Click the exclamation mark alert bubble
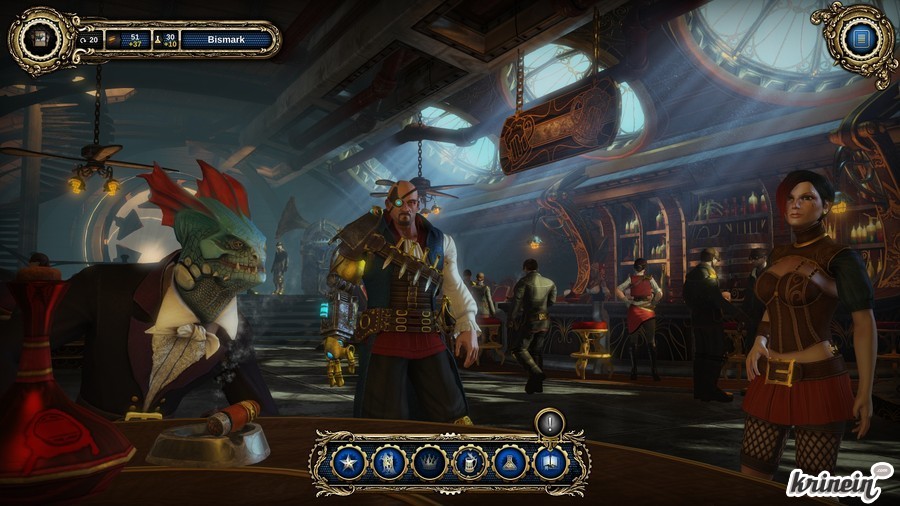This screenshot has height=506, width=900. [550, 422]
